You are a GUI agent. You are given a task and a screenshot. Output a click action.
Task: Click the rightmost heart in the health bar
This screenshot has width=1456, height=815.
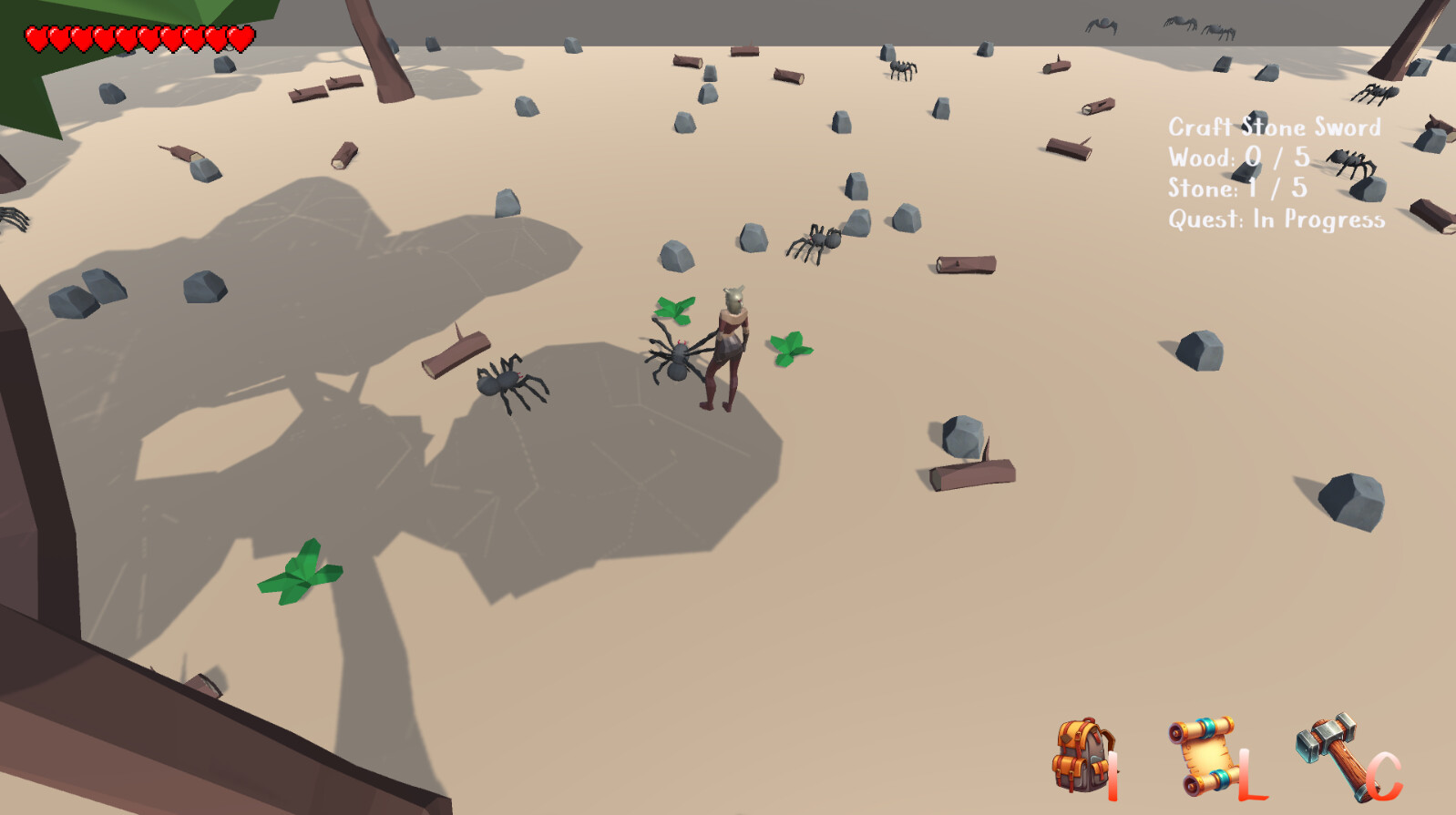point(240,38)
